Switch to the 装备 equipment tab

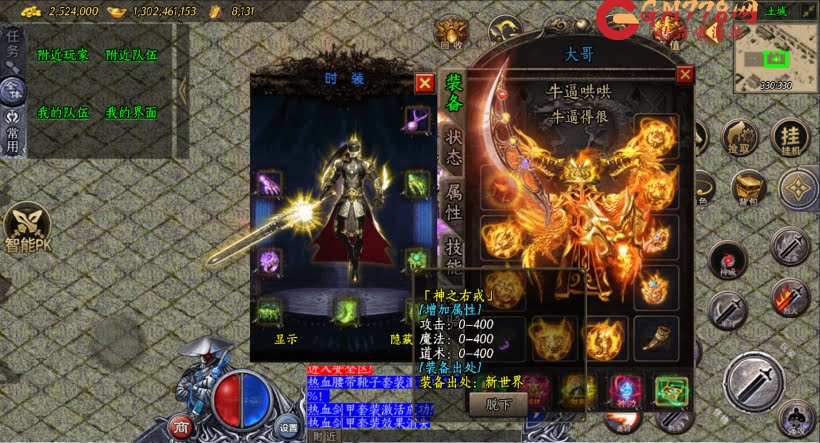click(x=453, y=95)
